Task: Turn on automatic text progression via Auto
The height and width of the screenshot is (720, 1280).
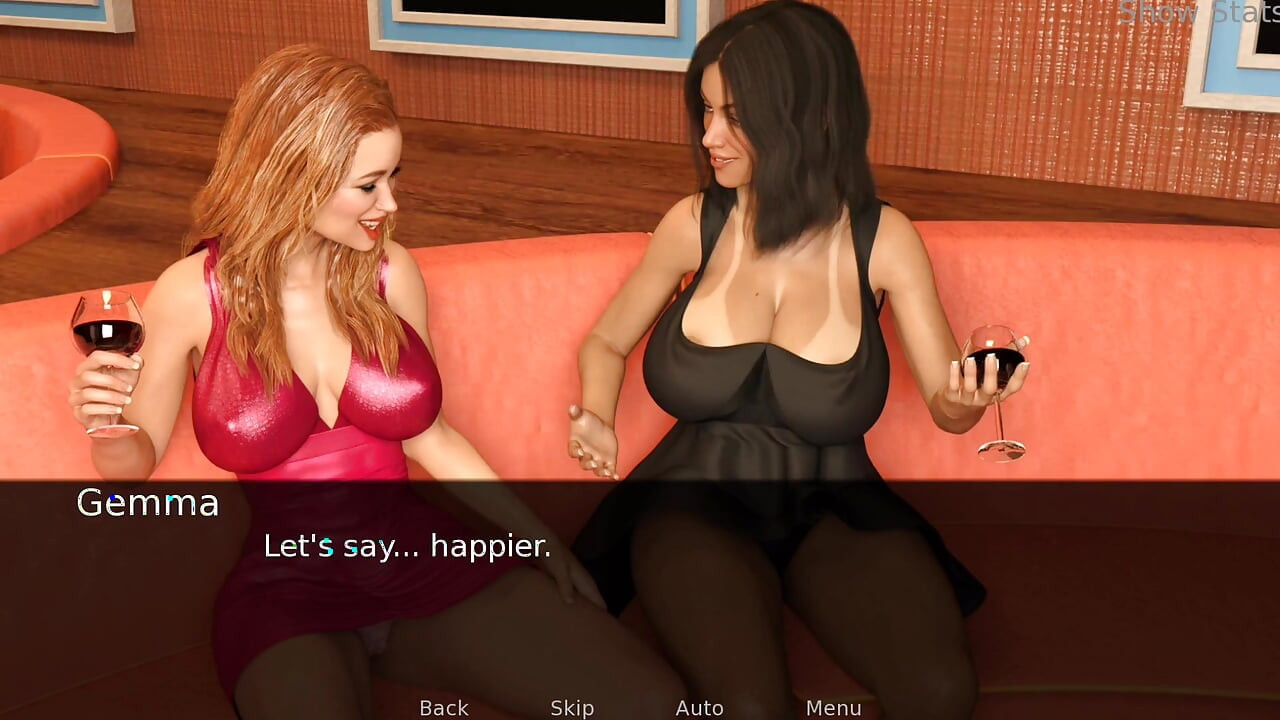Action: [x=700, y=707]
